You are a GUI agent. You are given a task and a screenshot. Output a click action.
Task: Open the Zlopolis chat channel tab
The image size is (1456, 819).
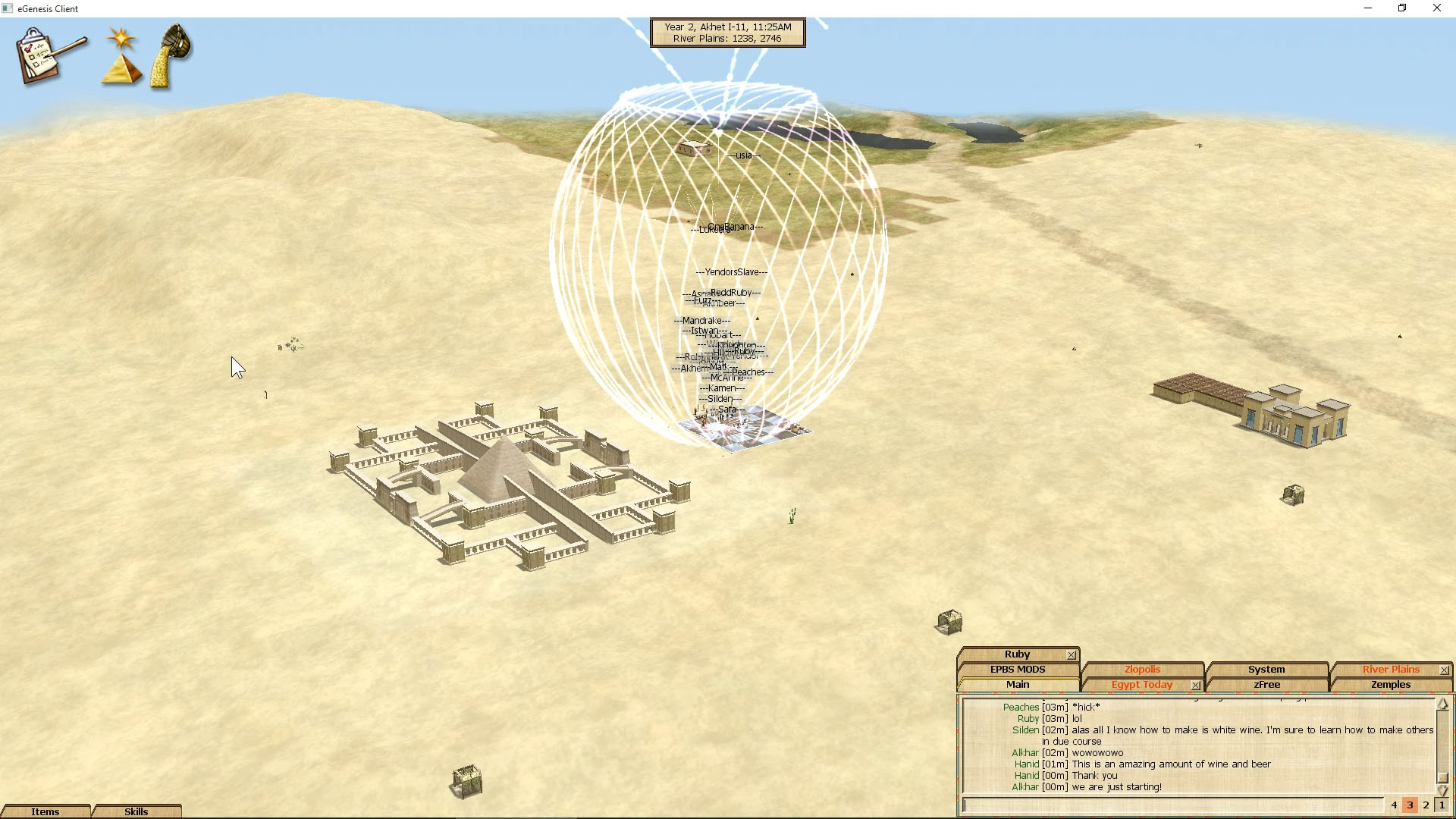tap(1142, 670)
